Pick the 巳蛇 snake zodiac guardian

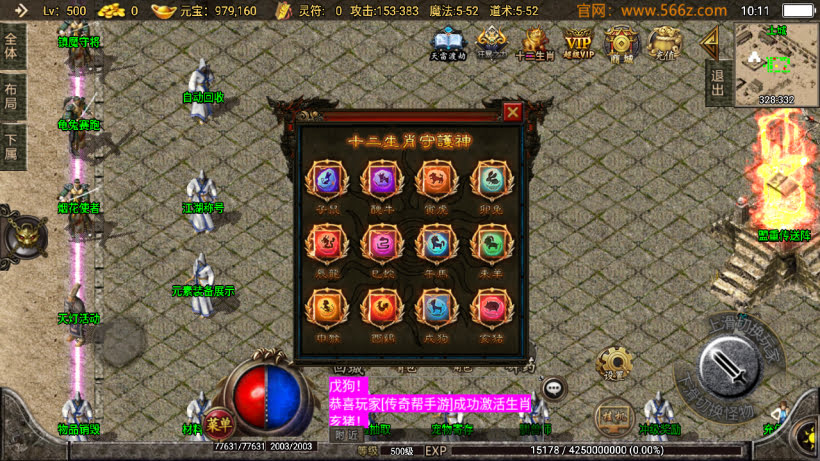[x=381, y=243]
